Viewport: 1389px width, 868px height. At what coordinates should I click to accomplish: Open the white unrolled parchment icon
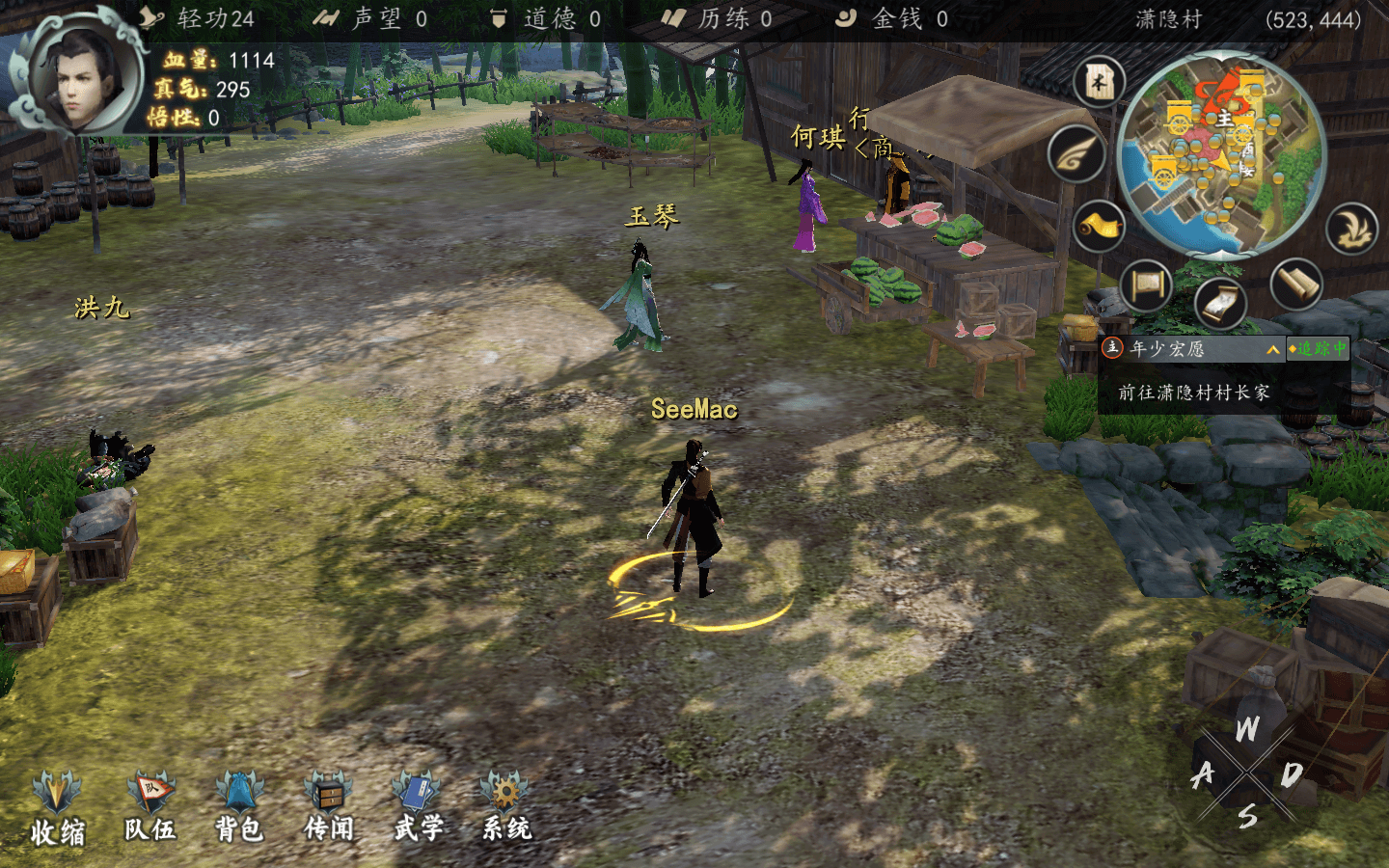1220,302
